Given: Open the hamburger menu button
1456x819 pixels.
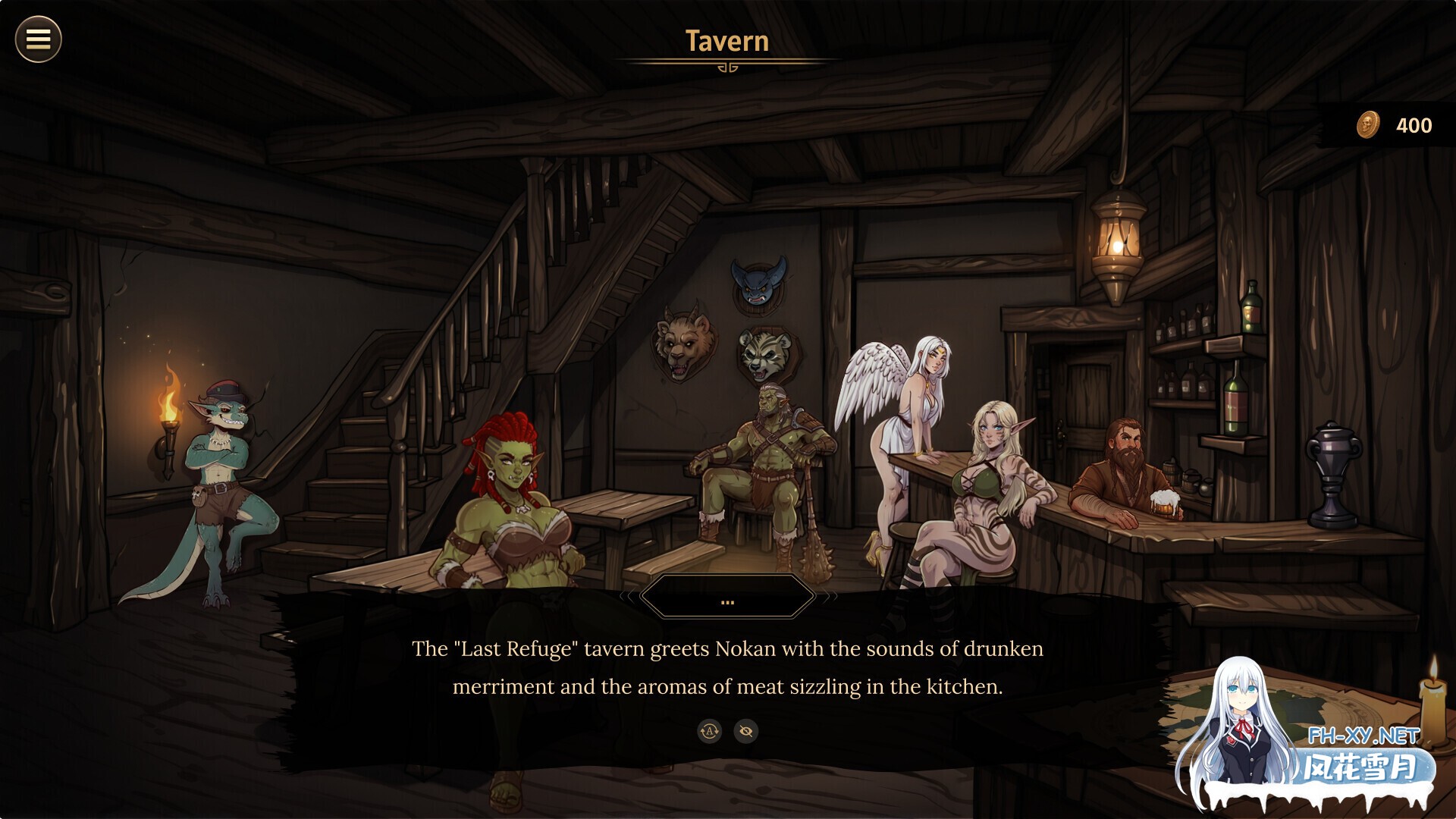Looking at the screenshot, I should [x=38, y=39].
